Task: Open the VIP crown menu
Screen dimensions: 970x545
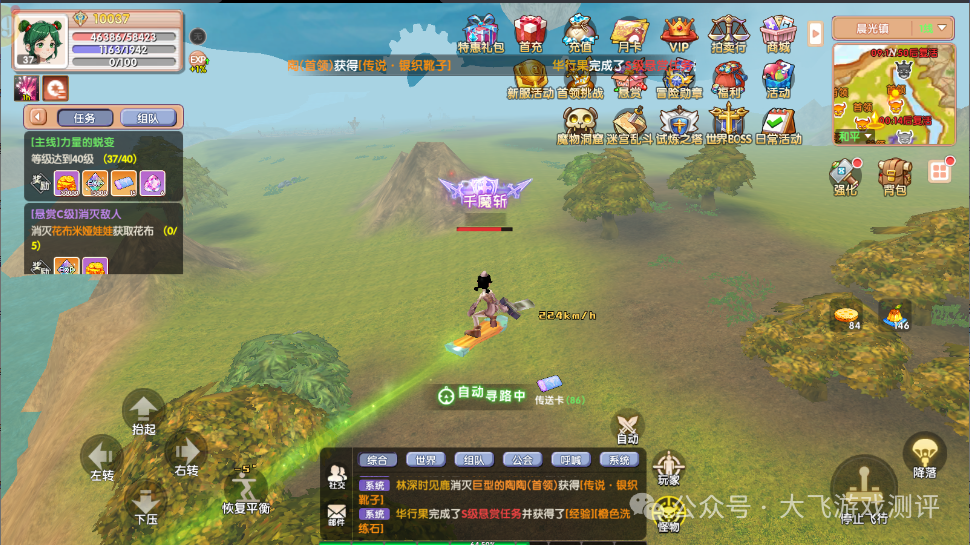Action: [x=679, y=31]
